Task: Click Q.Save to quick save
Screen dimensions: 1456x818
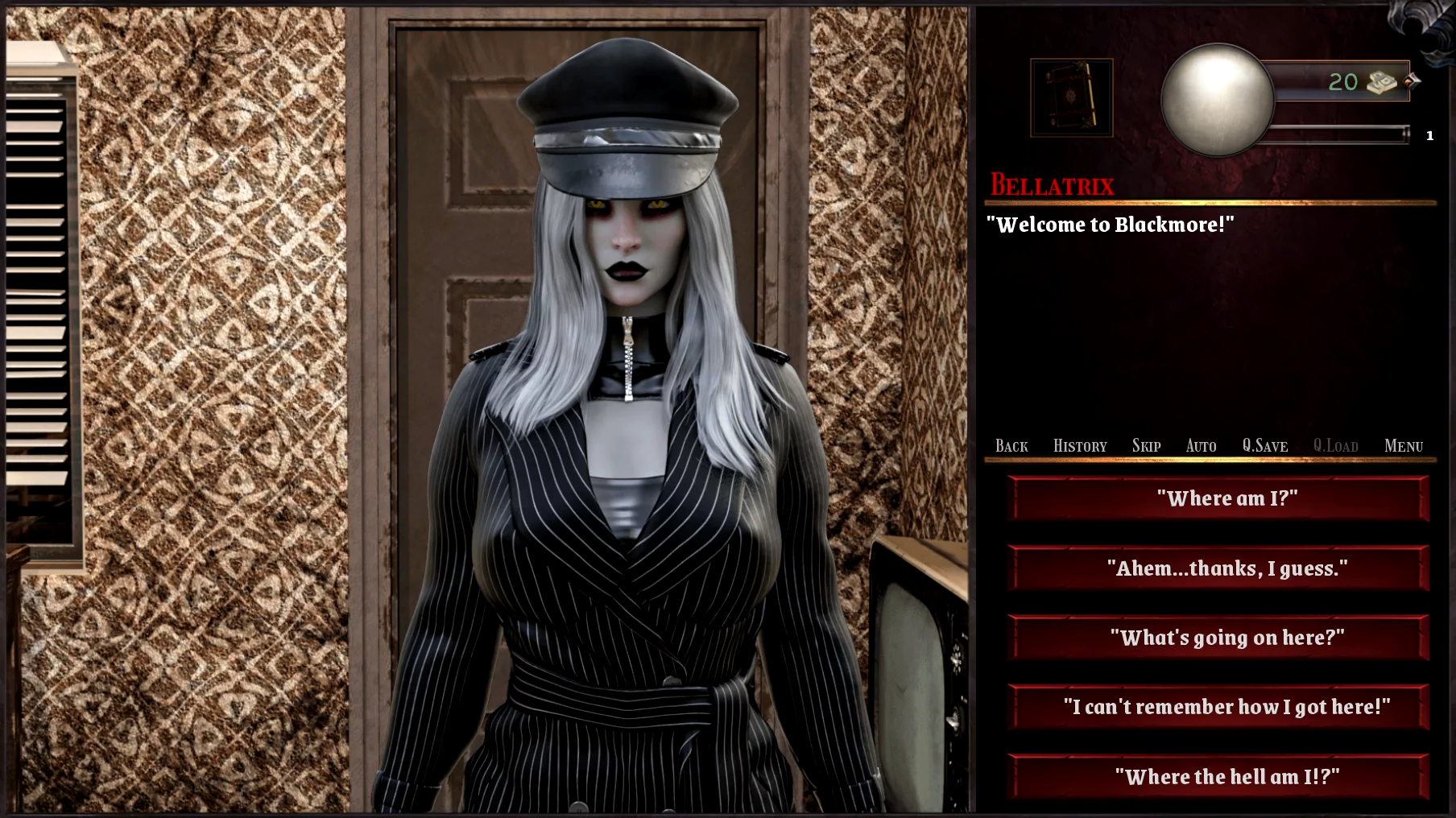Action: [1264, 446]
